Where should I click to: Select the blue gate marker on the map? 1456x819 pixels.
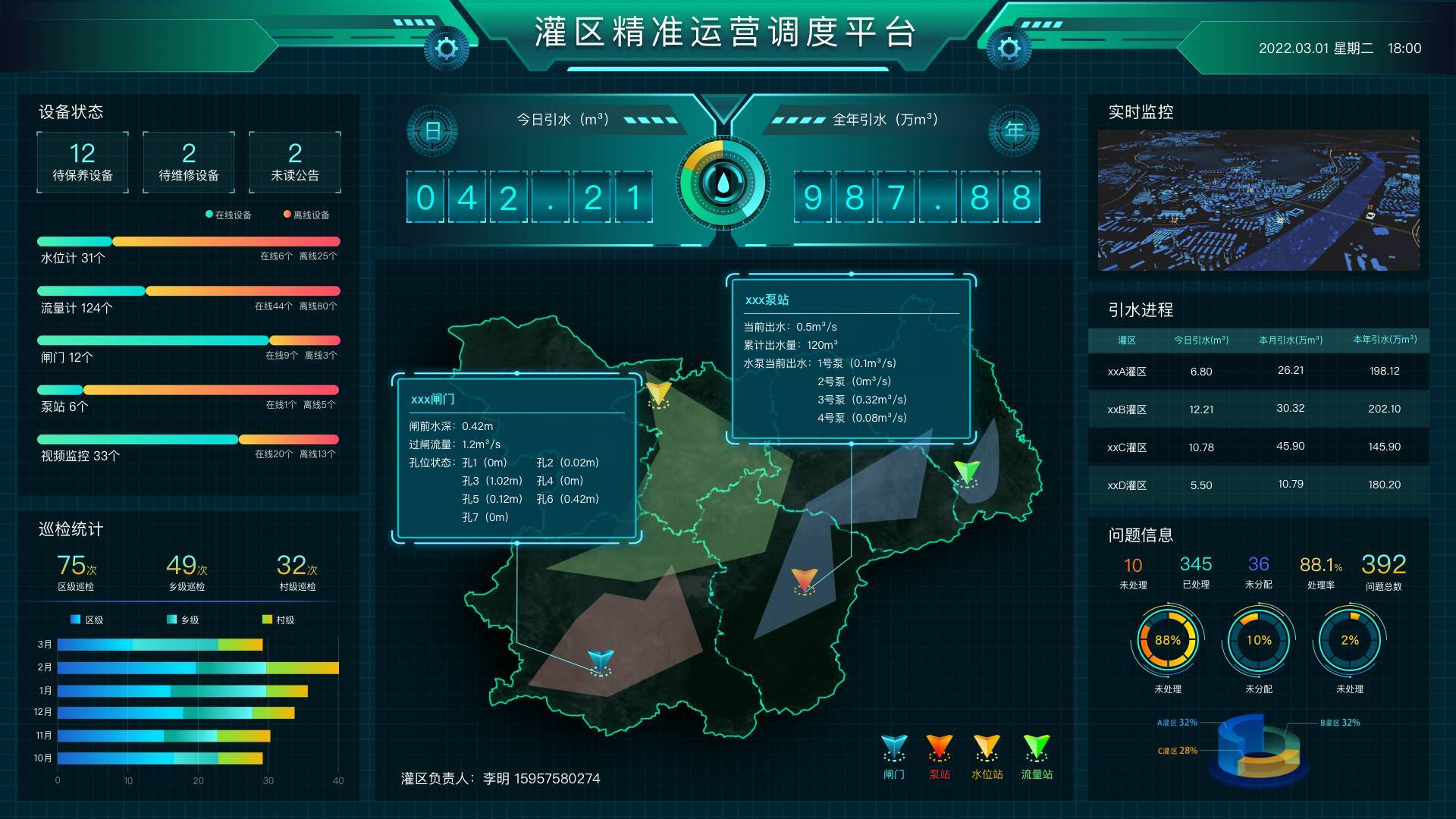click(600, 662)
